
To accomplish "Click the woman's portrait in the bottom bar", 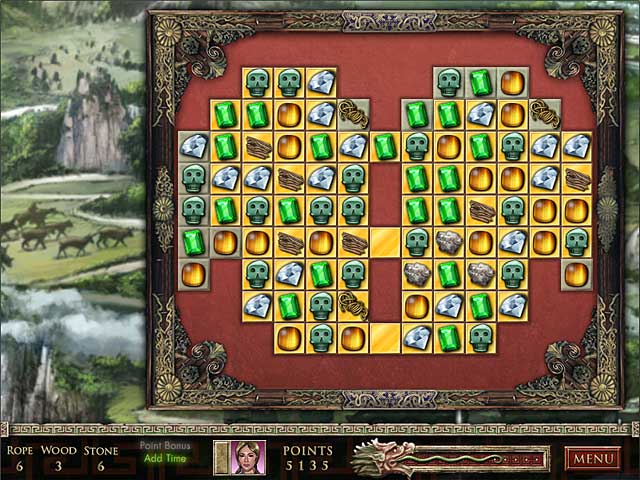I will coord(248,458).
